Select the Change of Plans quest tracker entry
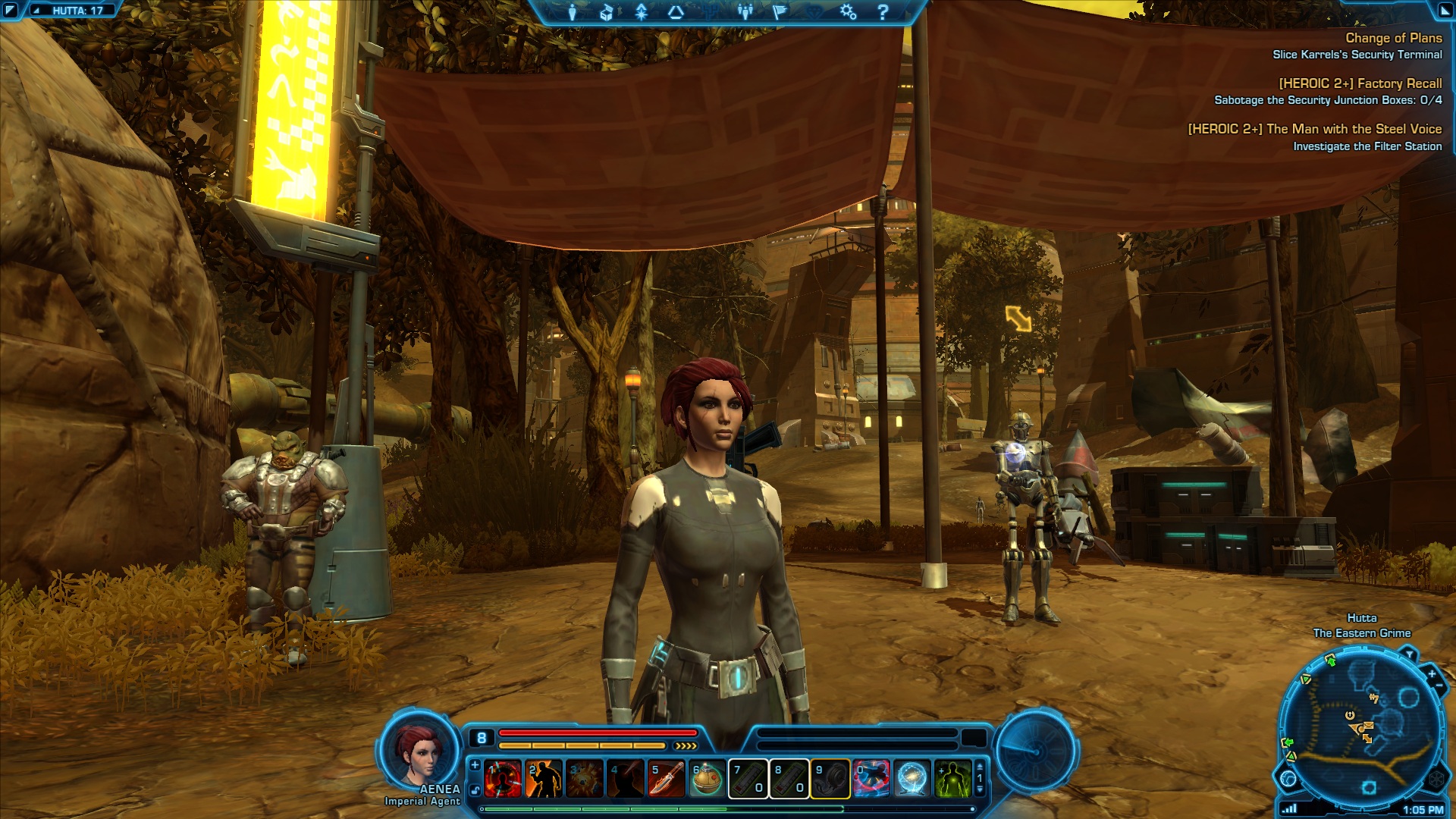Screen dimensions: 1456x819 tap(1393, 38)
